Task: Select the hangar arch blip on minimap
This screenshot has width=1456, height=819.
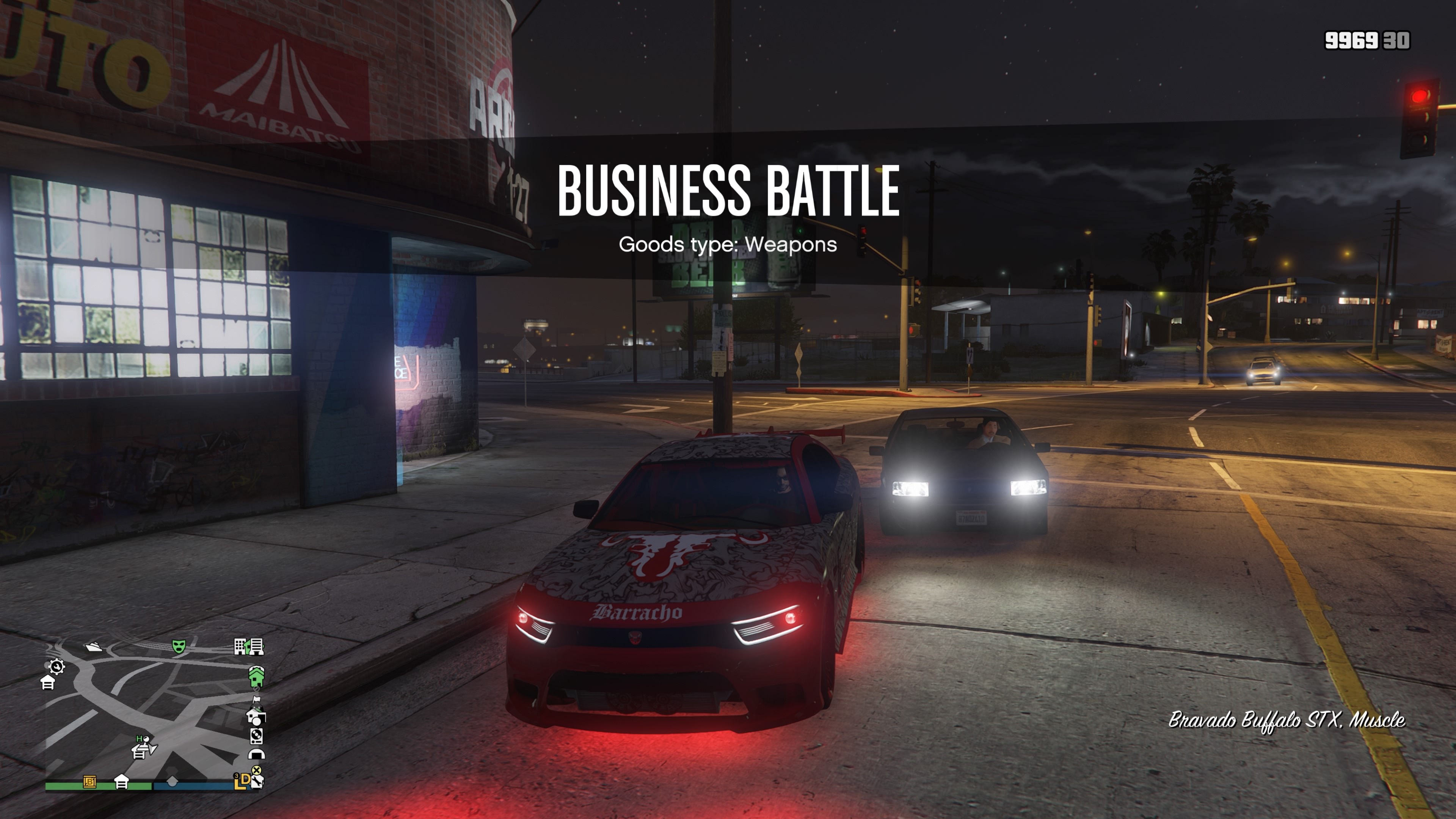Action: tap(257, 754)
